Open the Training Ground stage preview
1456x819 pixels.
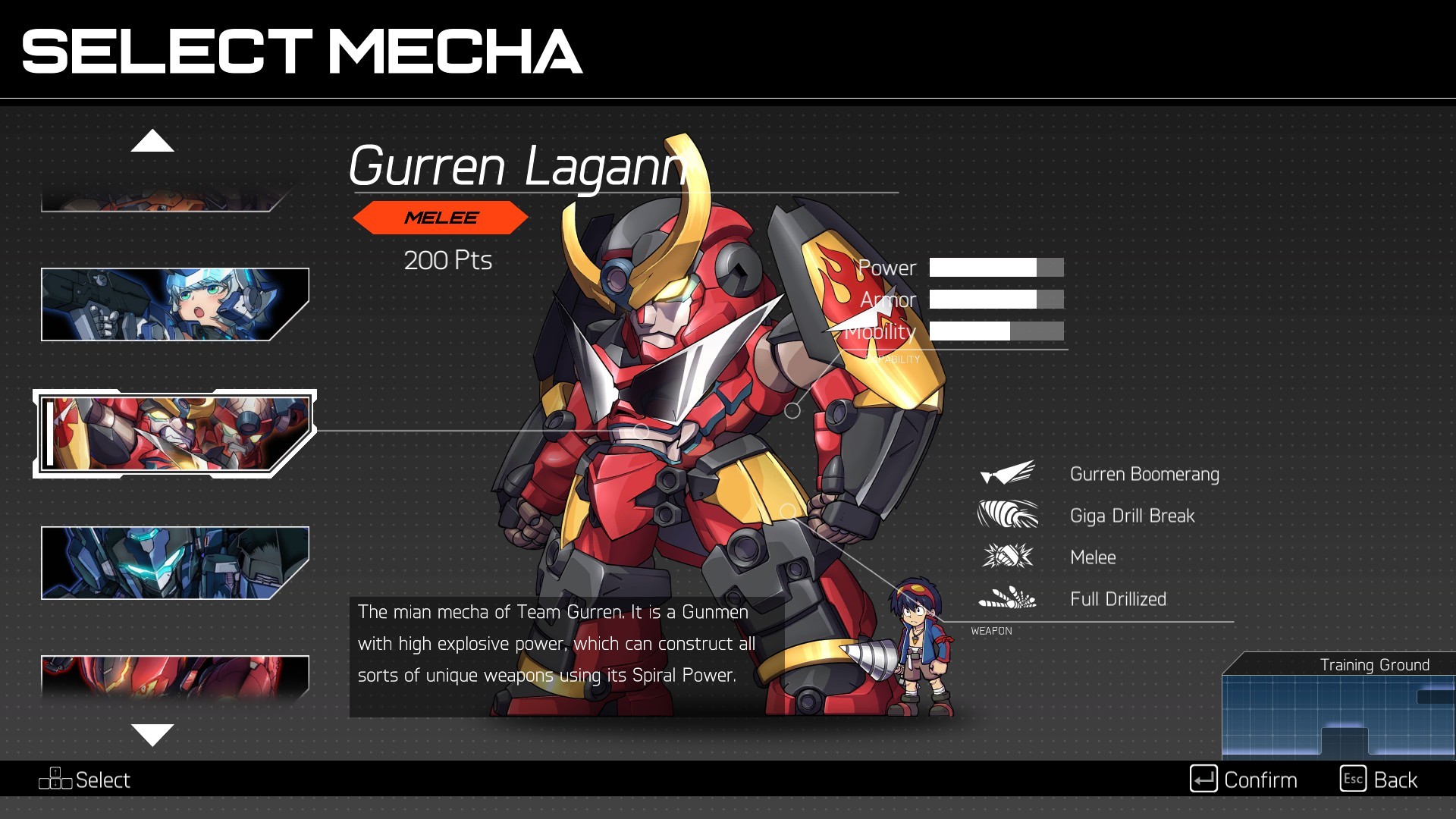tap(1338, 707)
